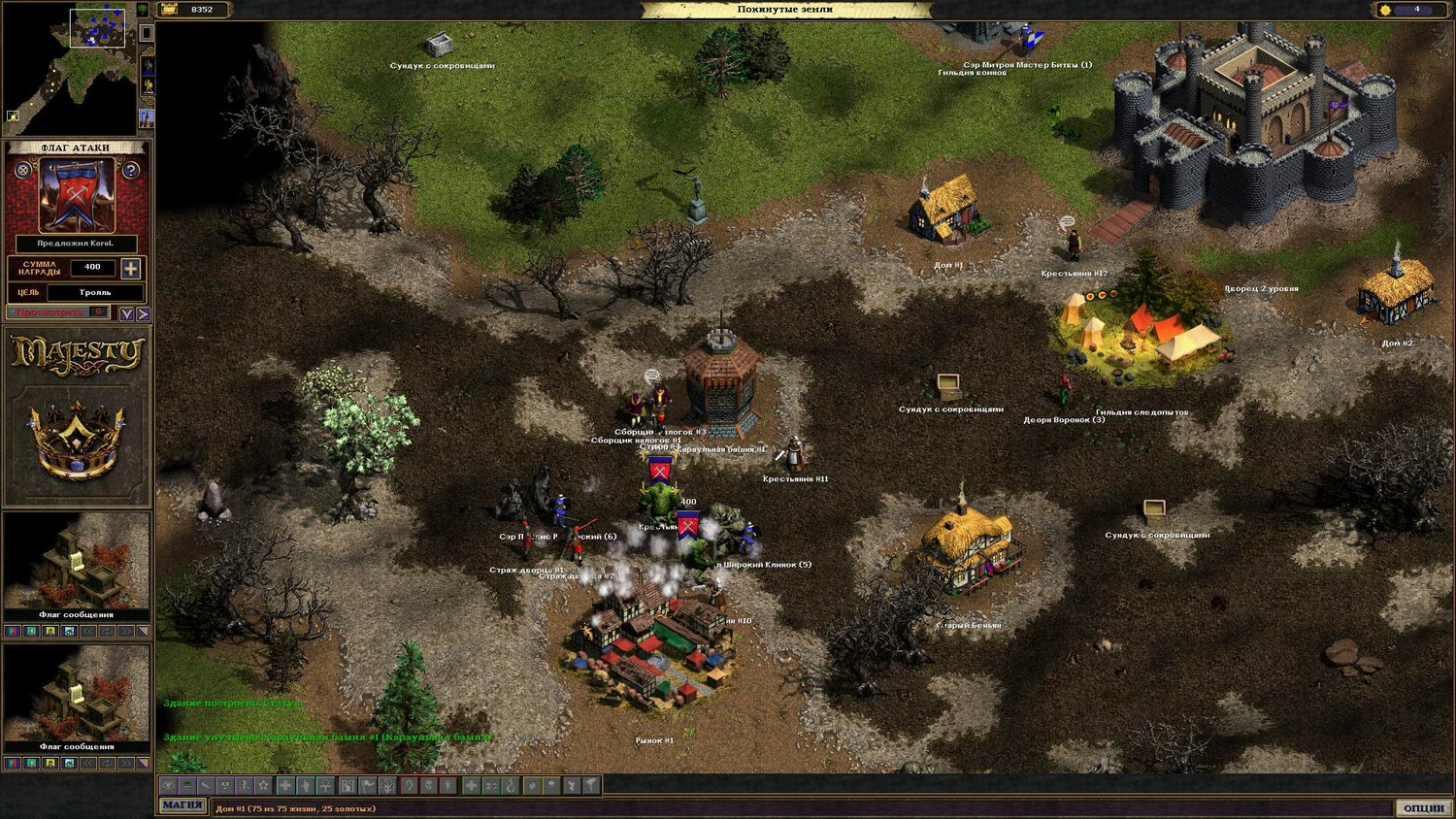Click the Majesty crown emblem
Image resolution: width=1456 pixels, height=819 pixels.
coord(77,439)
